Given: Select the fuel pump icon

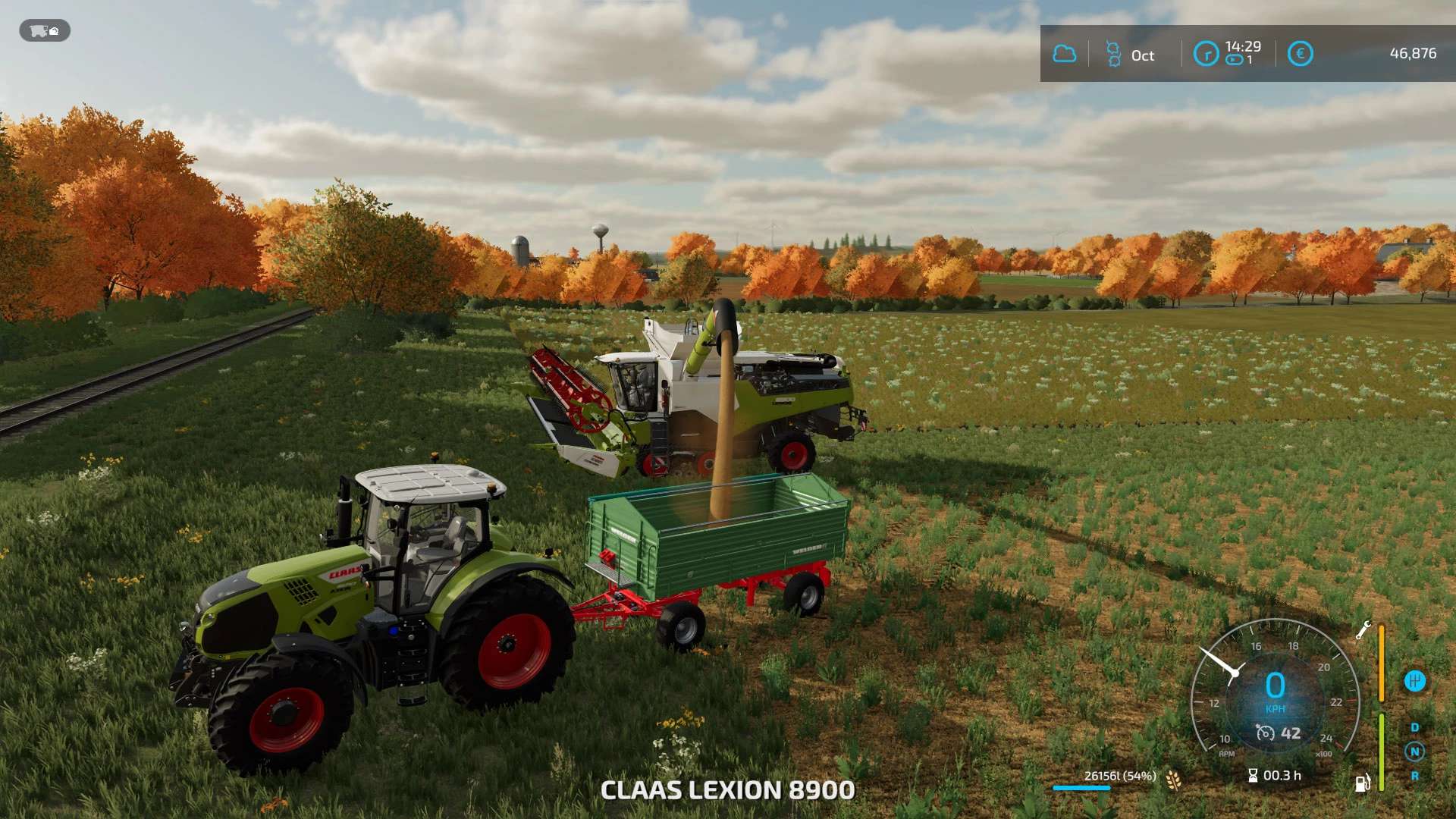Looking at the screenshot, I should (1362, 783).
